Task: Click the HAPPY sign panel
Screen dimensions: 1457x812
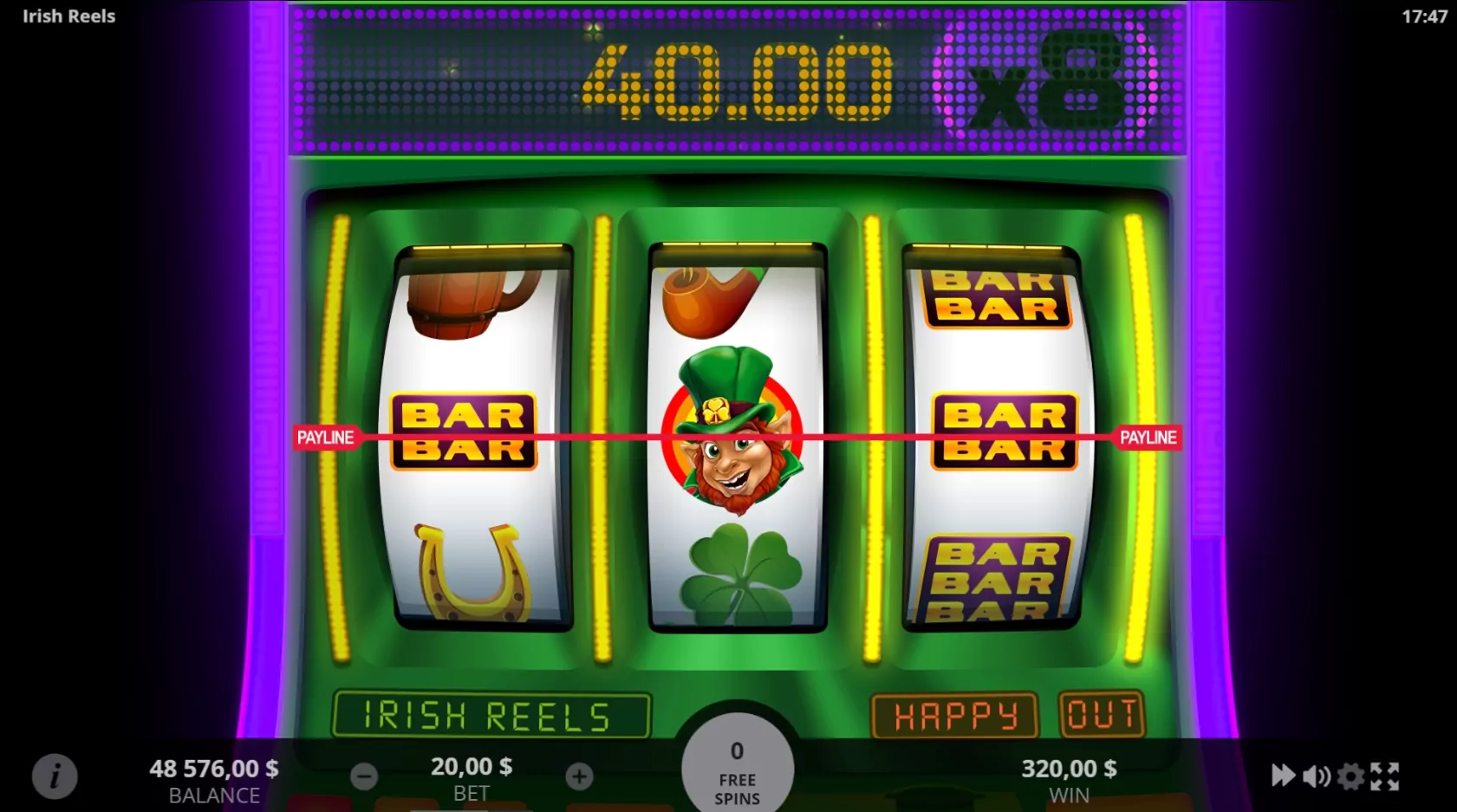Action: (953, 714)
